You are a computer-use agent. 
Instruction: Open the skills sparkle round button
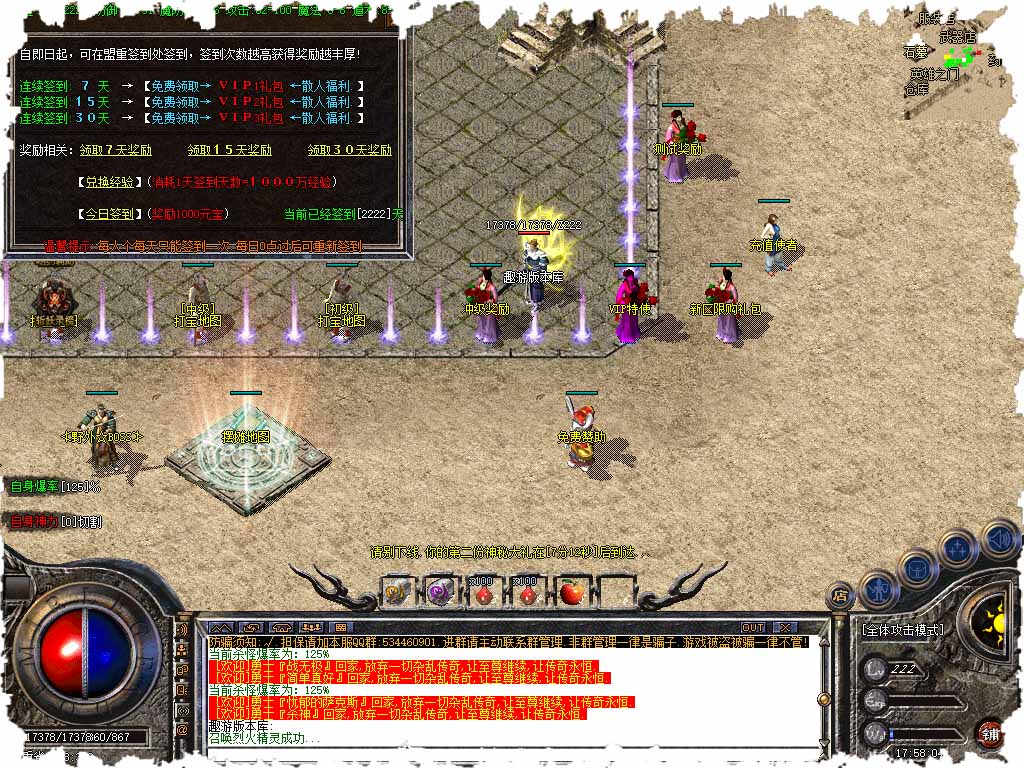(x=958, y=548)
